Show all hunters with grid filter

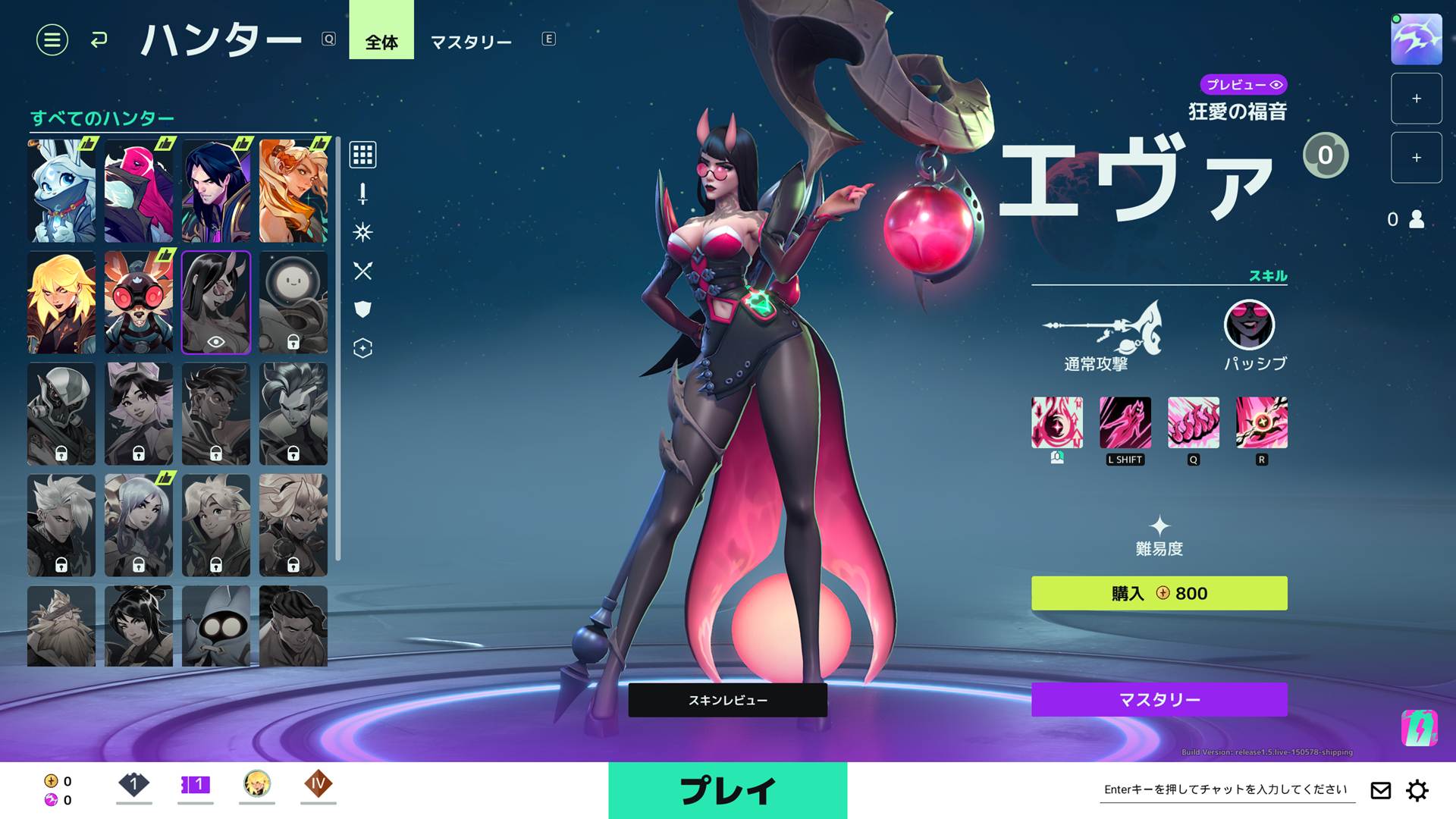pyautogui.click(x=362, y=155)
